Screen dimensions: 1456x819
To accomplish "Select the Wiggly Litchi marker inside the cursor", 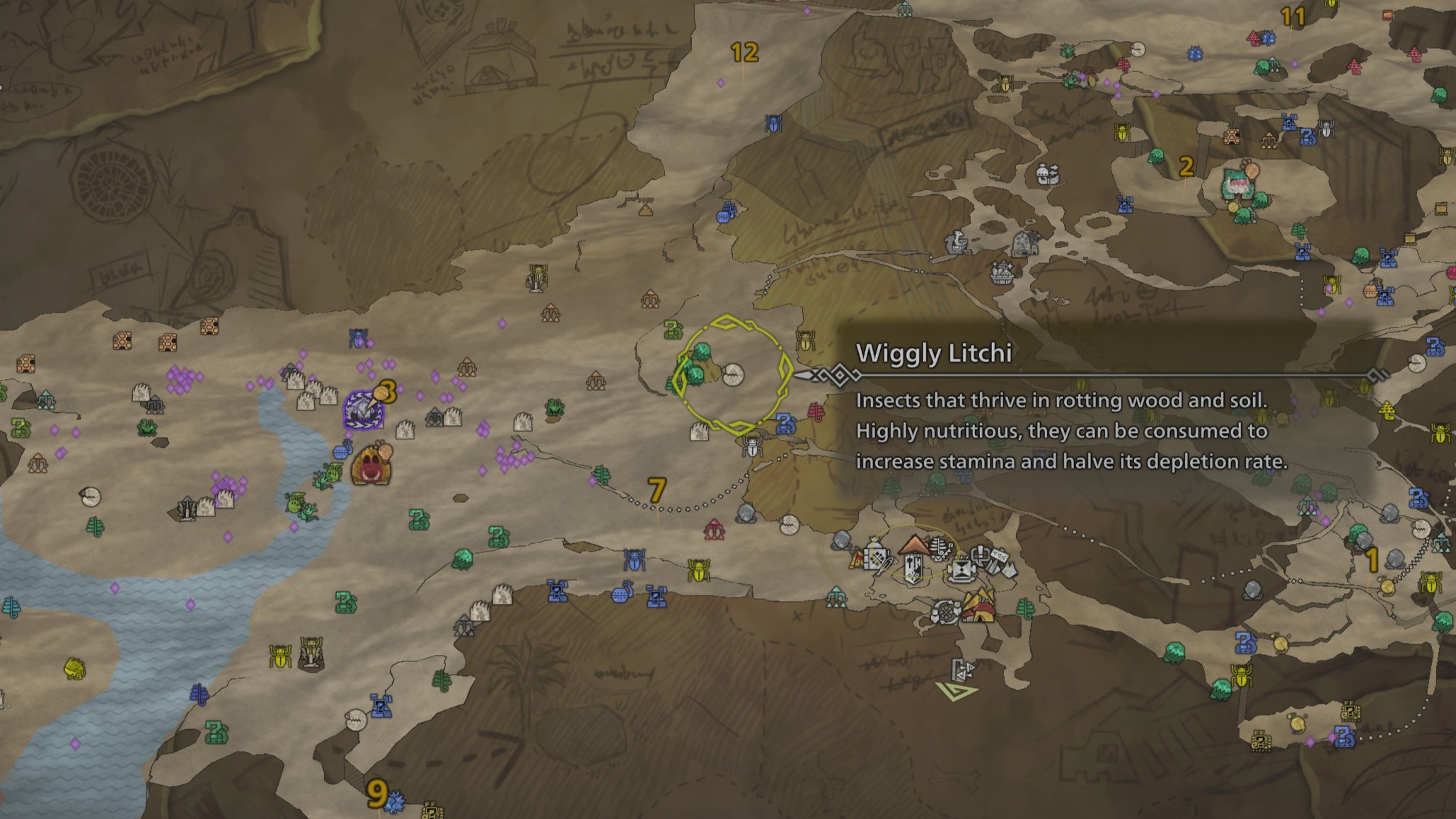I will coord(733,373).
